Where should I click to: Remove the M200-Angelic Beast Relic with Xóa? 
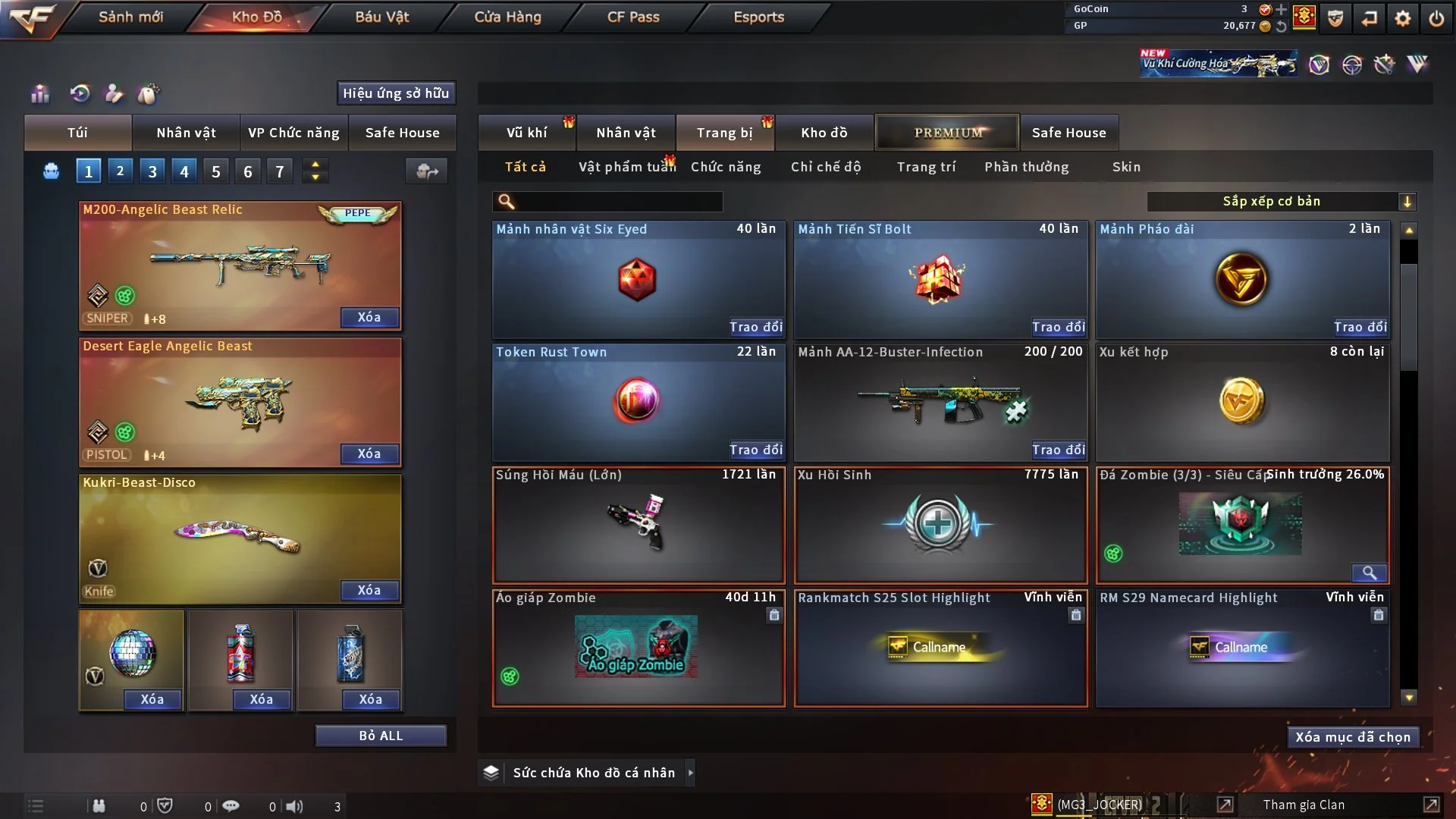tap(369, 317)
